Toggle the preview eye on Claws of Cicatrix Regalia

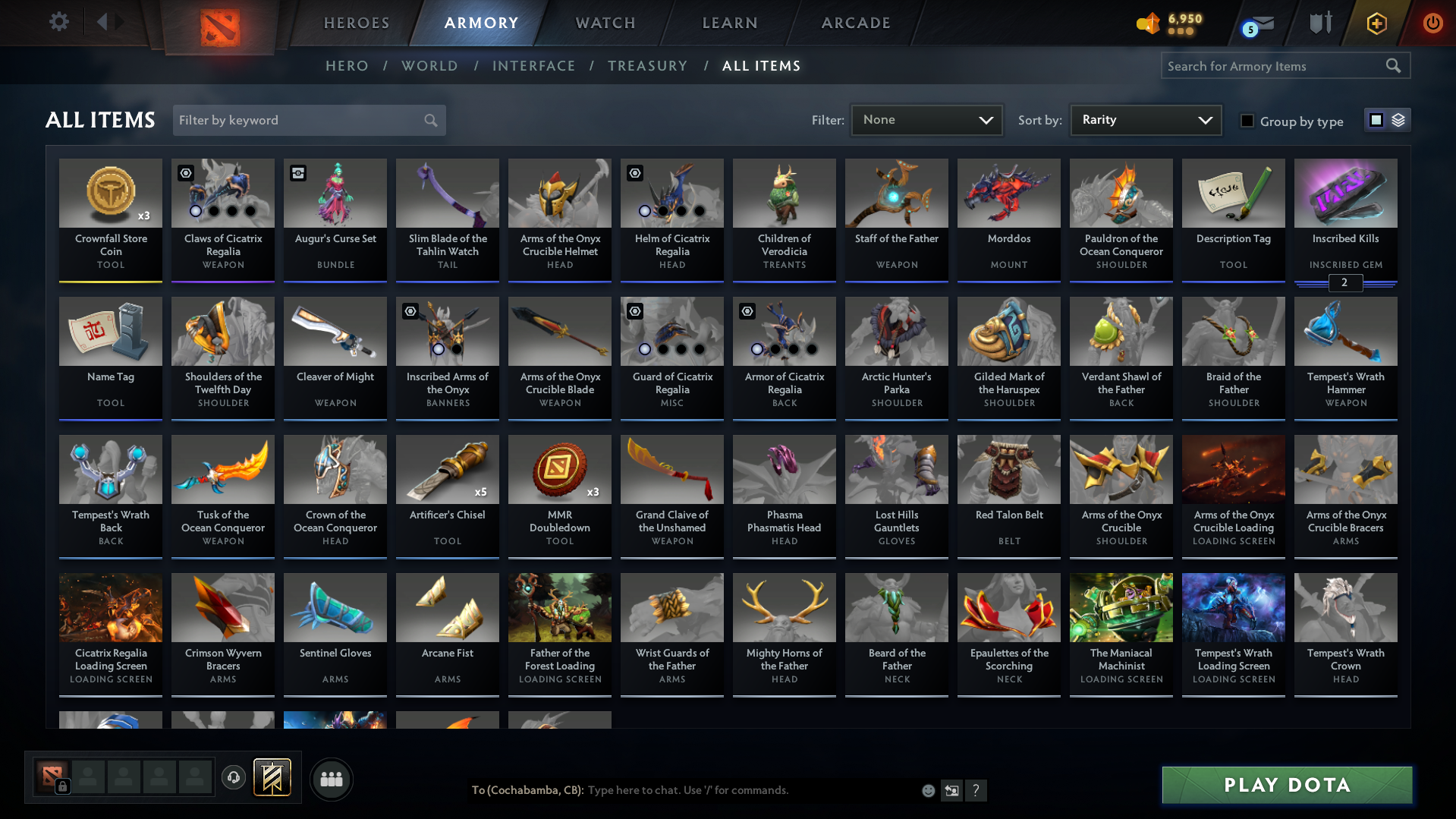tap(184, 173)
